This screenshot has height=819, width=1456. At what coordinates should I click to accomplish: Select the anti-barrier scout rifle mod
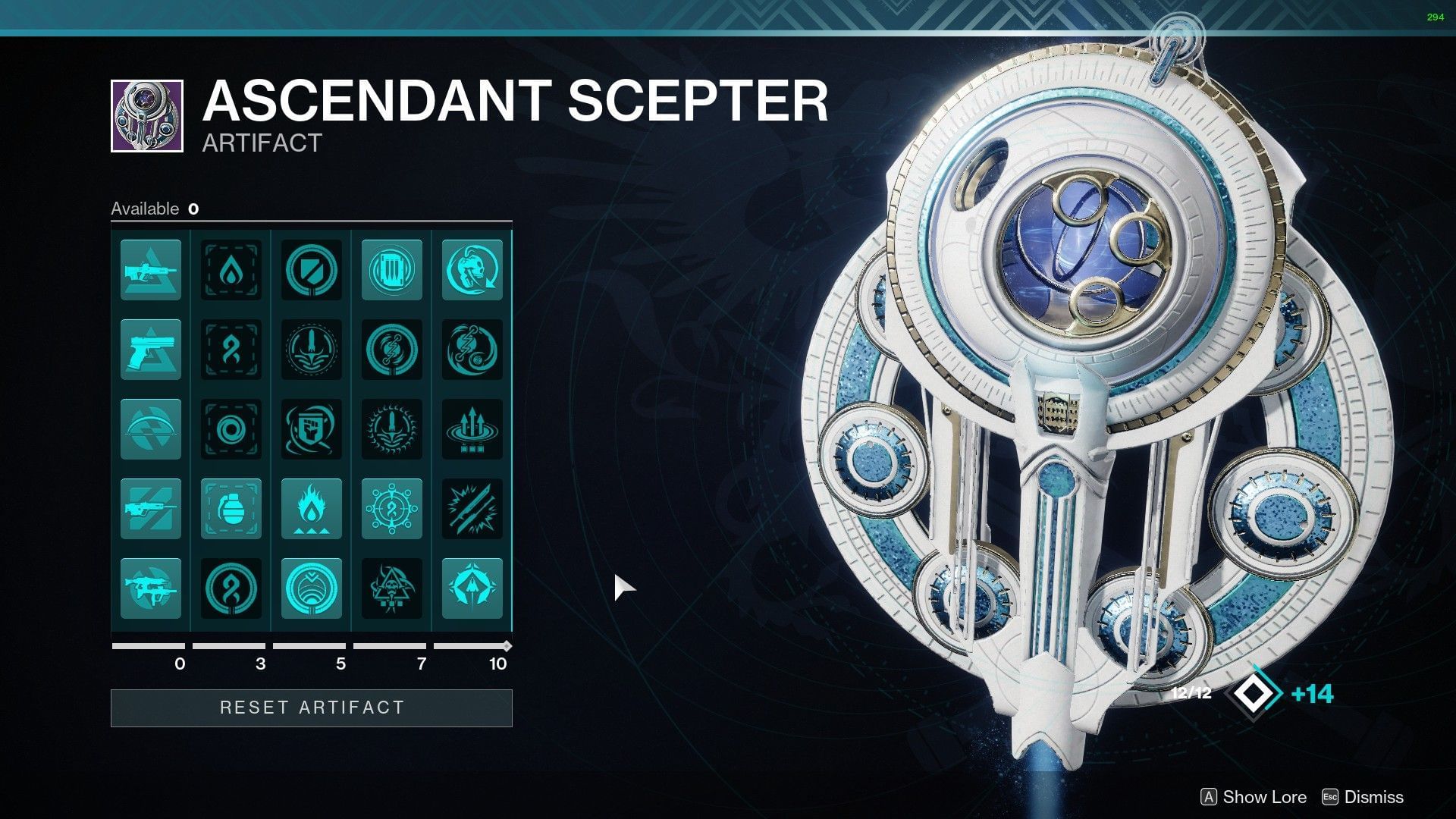coord(150,269)
